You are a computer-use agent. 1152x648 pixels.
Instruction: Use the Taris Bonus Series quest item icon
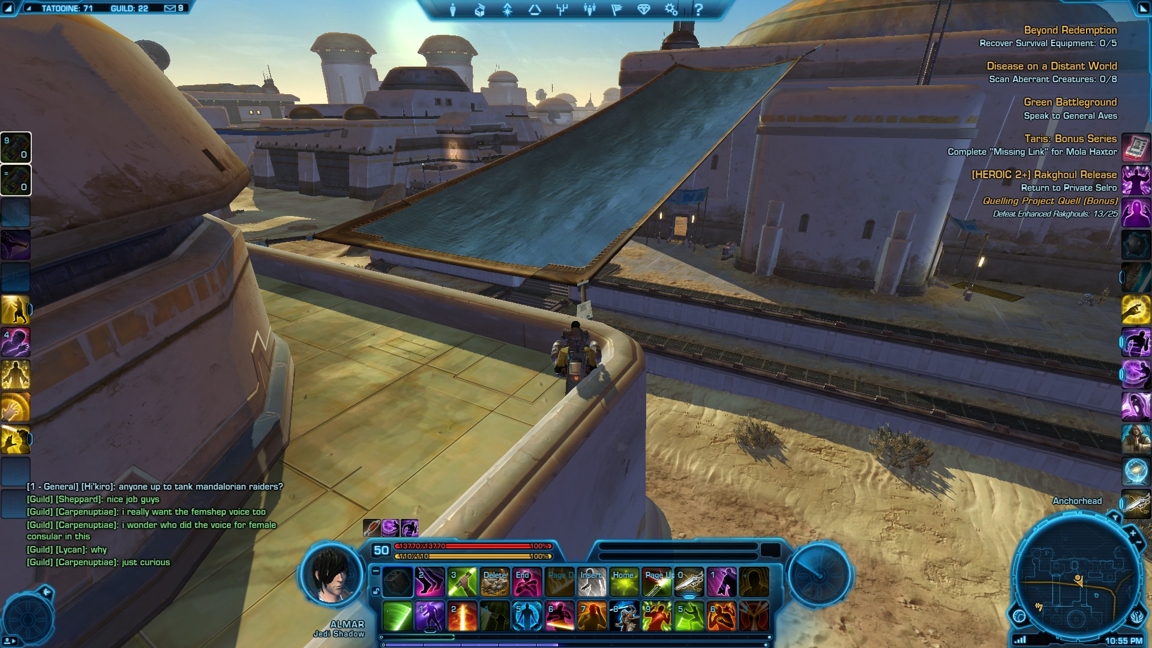pyautogui.click(x=1135, y=148)
